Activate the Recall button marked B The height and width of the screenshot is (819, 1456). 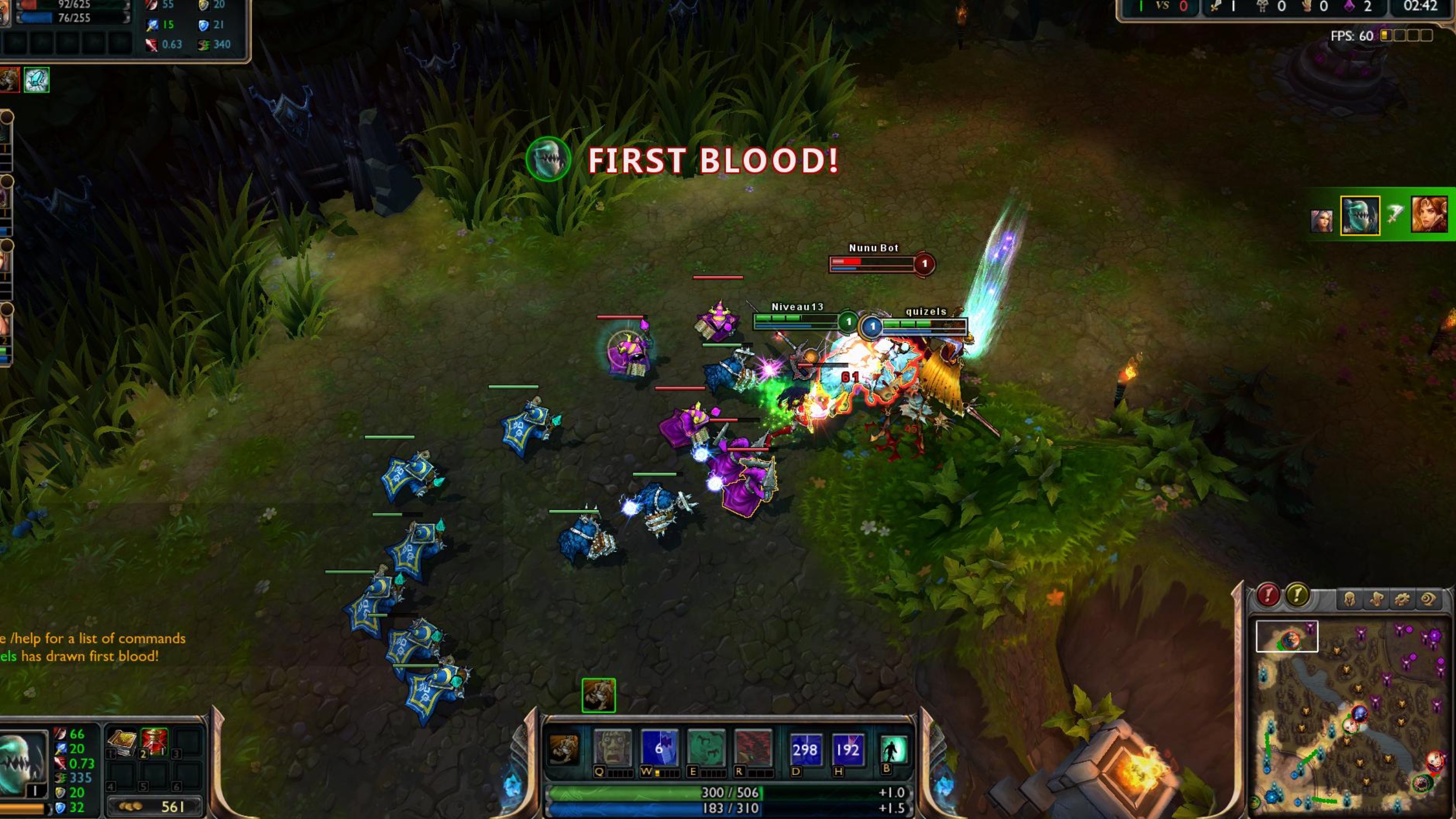[894, 749]
